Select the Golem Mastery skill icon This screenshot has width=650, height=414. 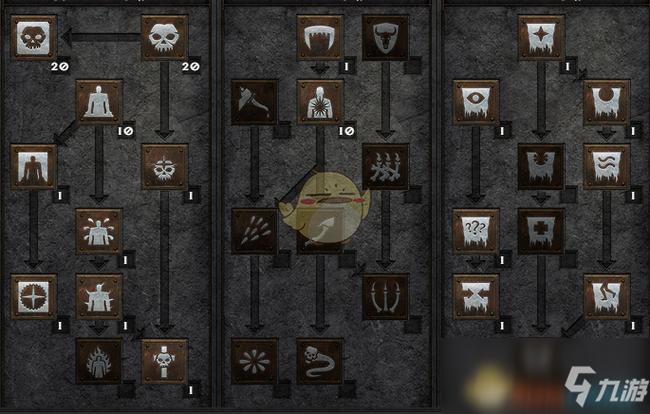click(34, 167)
